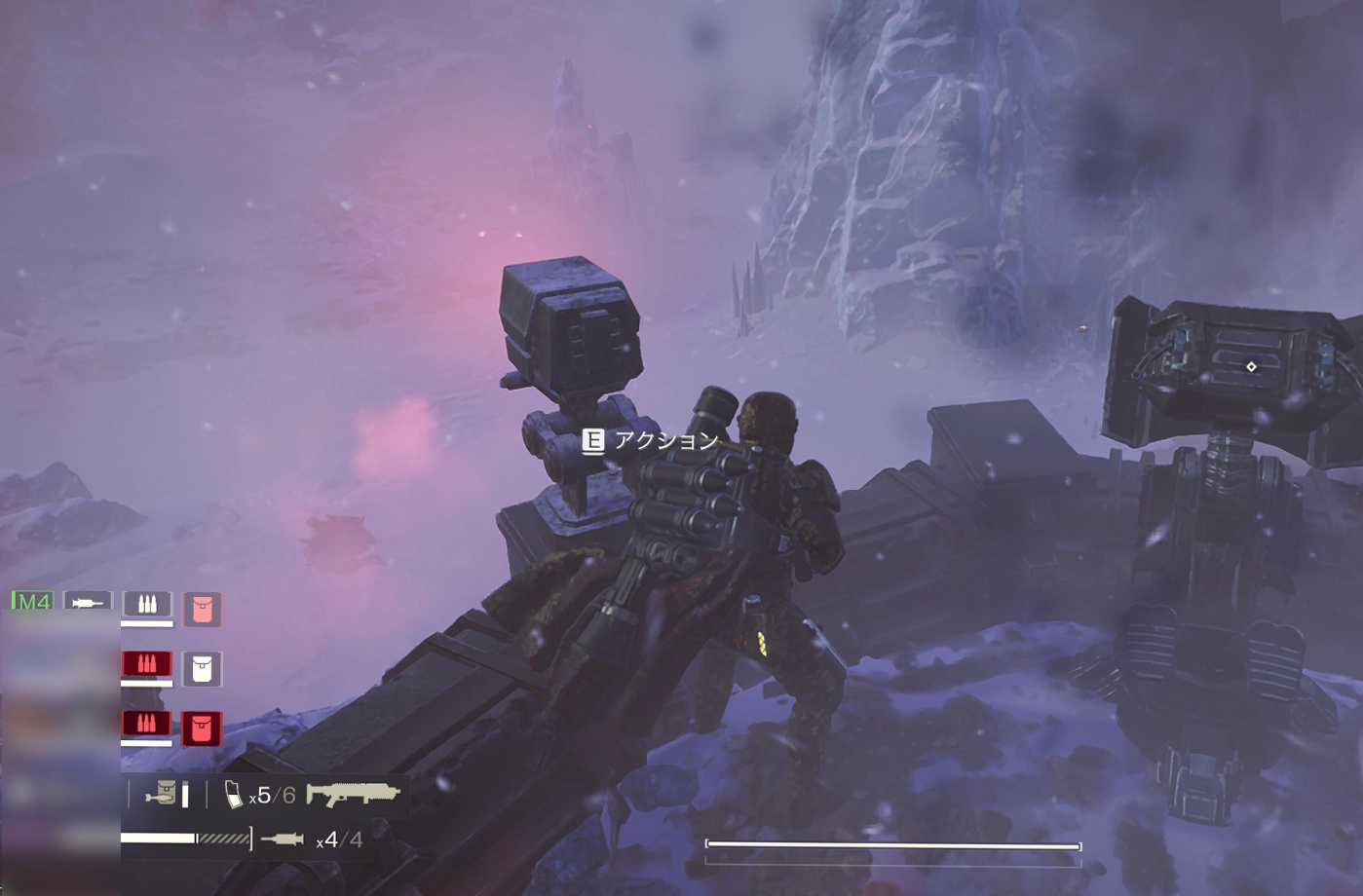The height and width of the screenshot is (896, 1363).
Task: Click the rocket backpack equipment icon
Action: pyautogui.click(x=162, y=794)
